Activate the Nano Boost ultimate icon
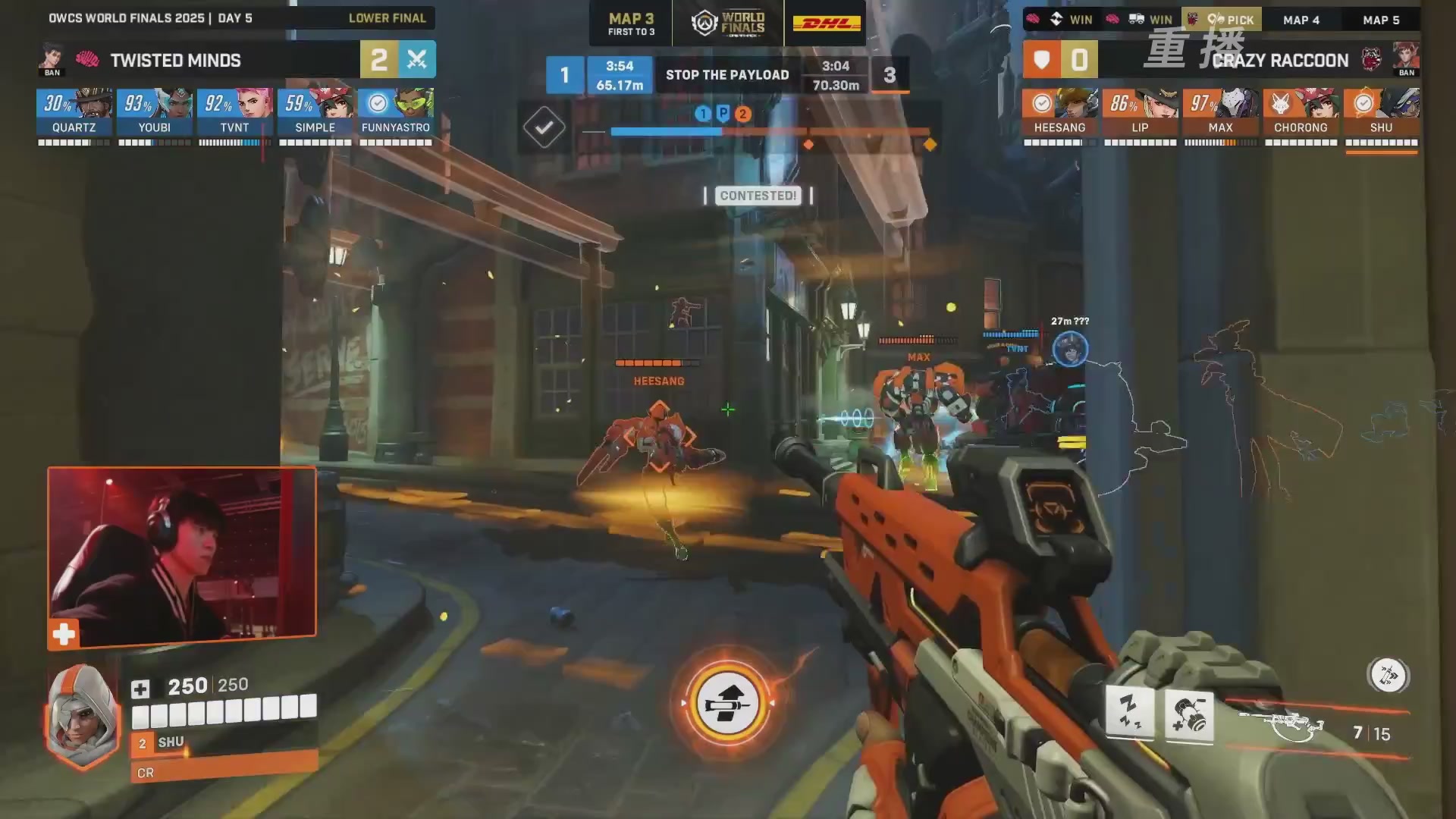Image resolution: width=1456 pixels, height=819 pixels. [727, 704]
